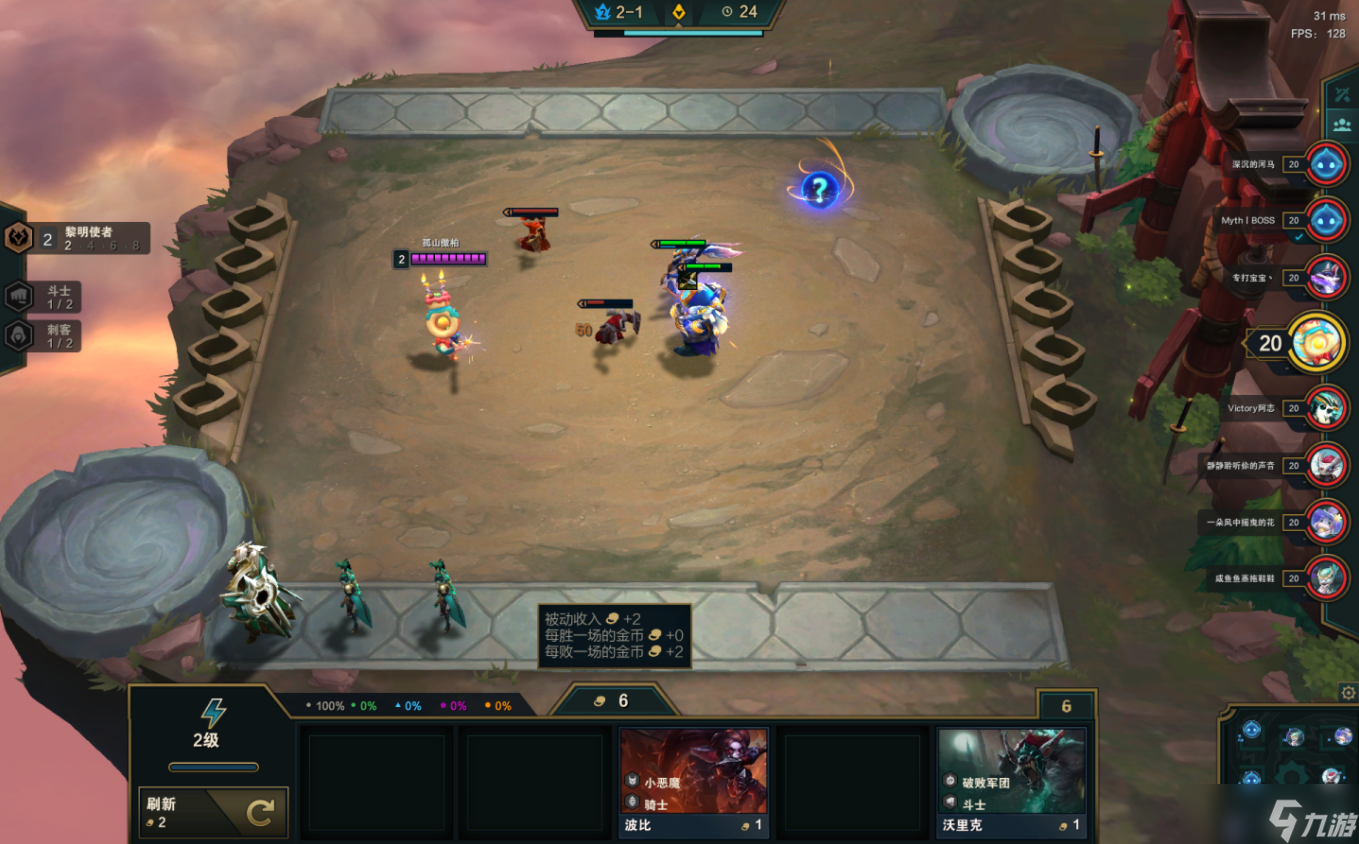Screen dimensions: 1359x844
Task: View player 专打宝宝's board
Action: (x=1327, y=277)
